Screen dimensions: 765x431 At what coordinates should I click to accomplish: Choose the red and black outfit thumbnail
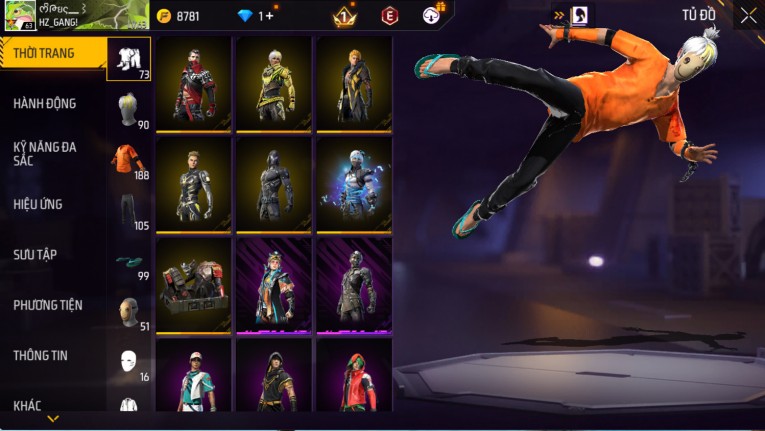pos(194,85)
